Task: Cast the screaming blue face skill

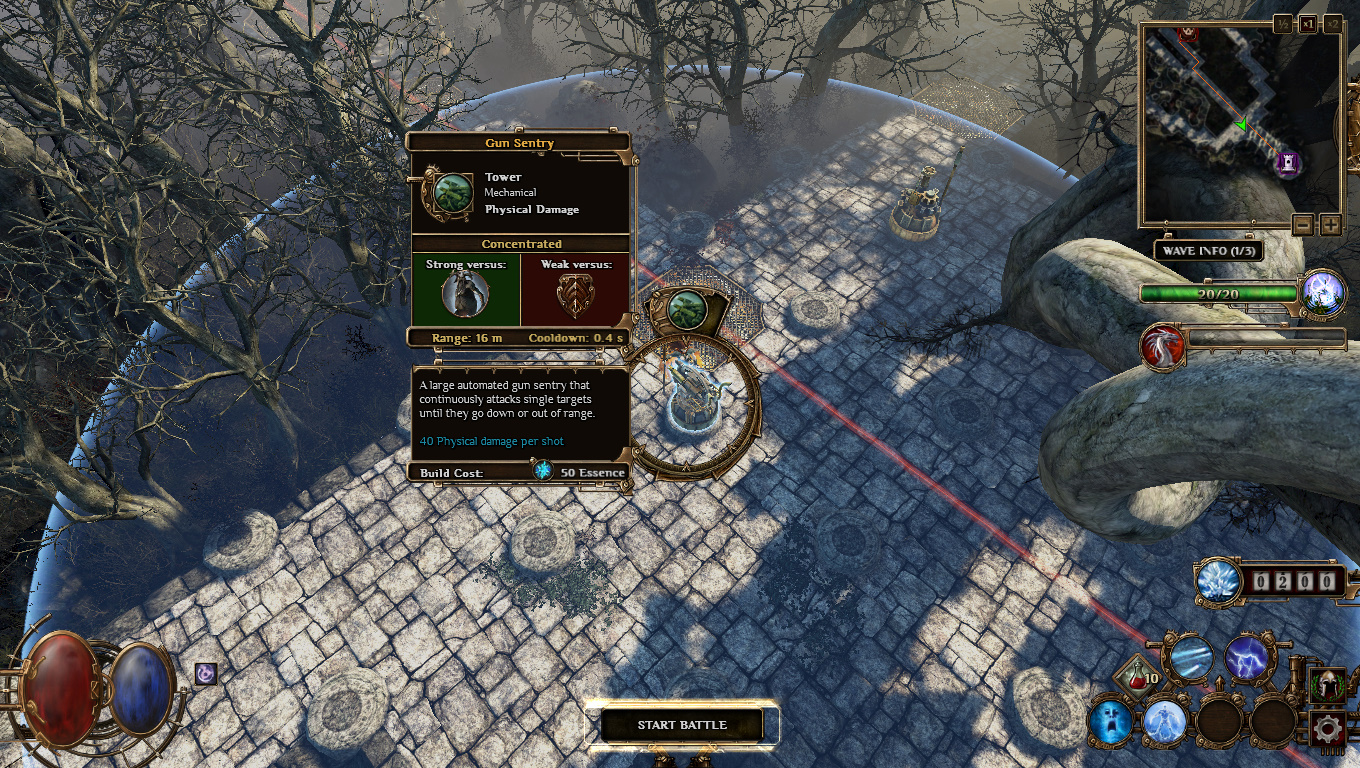Action: pyautogui.click(x=1110, y=721)
